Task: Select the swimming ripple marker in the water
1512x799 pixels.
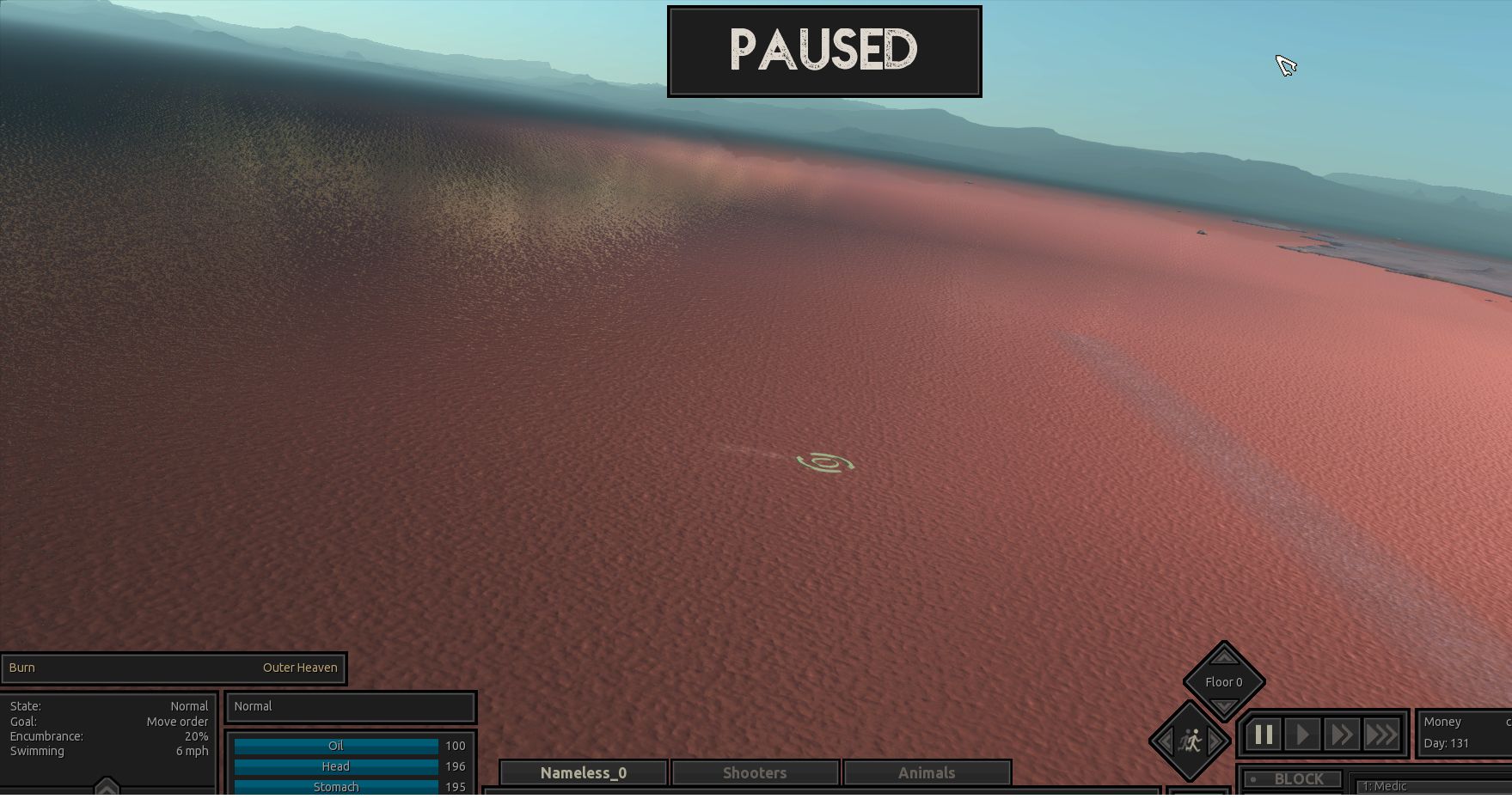Action: pos(826,462)
